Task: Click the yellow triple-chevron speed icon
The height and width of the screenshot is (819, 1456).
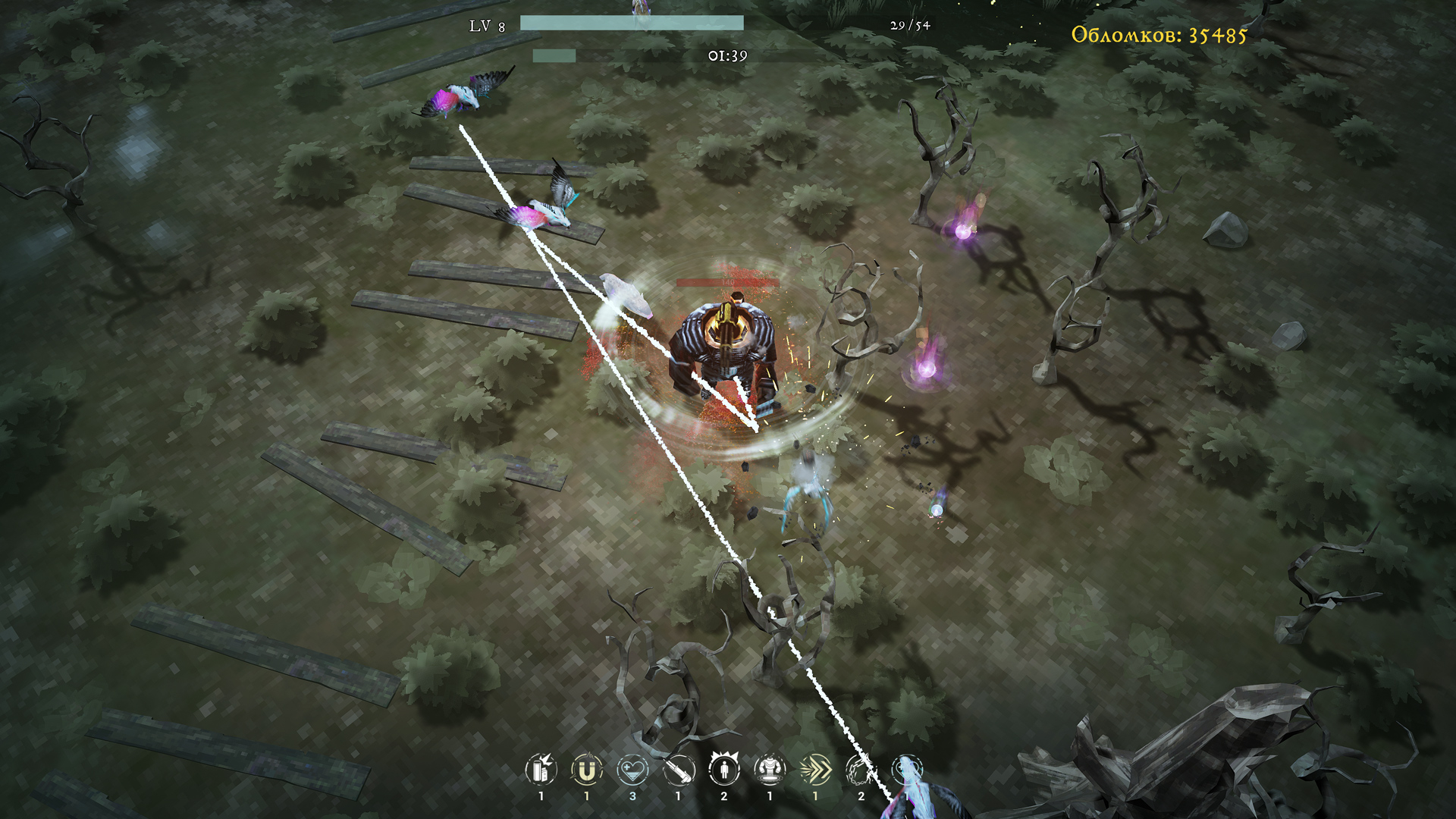Action: click(815, 770)
